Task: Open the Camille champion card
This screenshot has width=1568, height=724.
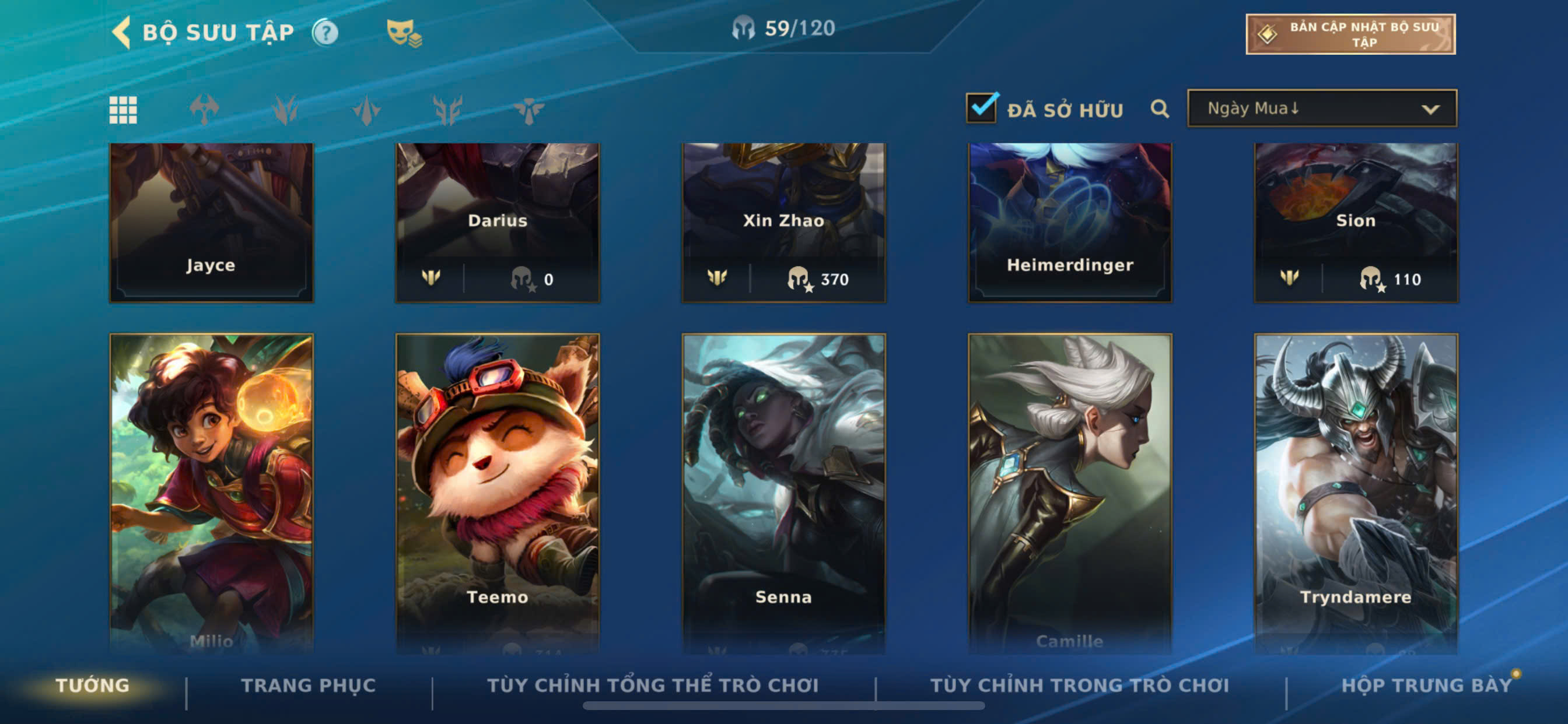Action: (x=1069, y=493)
